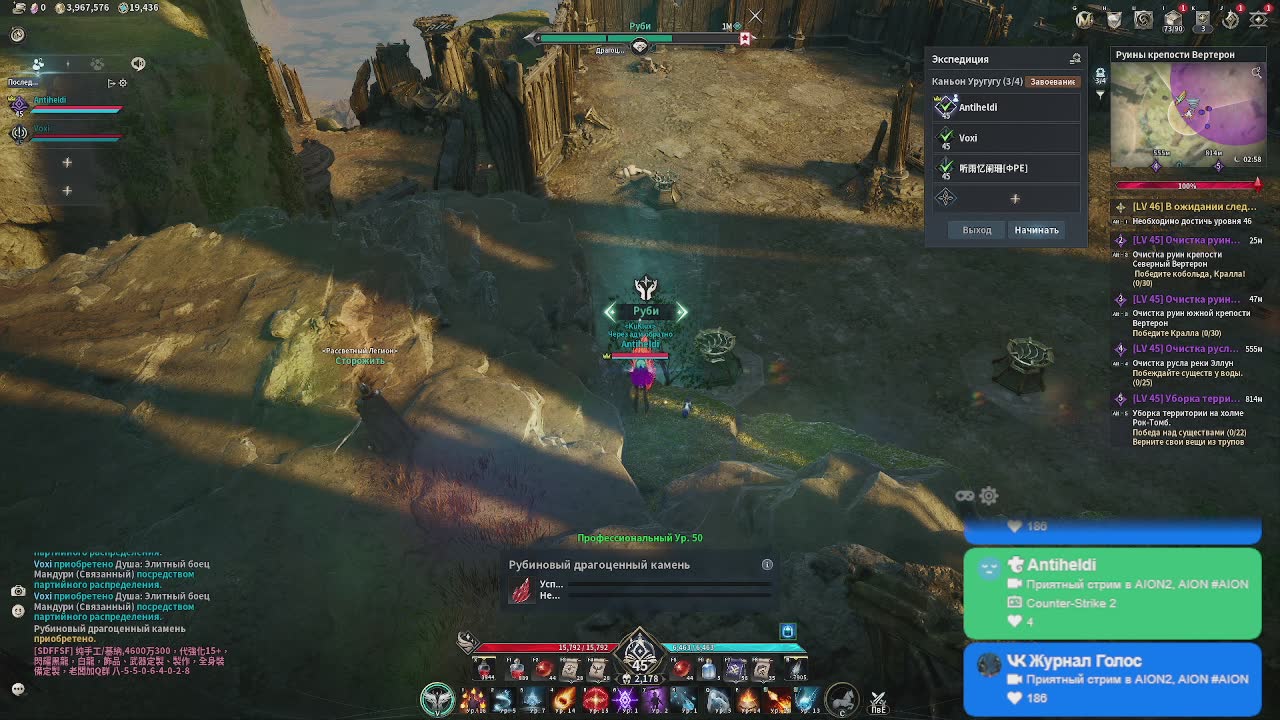
Task: Select the Уборка территории quest in tracker
Action: (1188, 399)
